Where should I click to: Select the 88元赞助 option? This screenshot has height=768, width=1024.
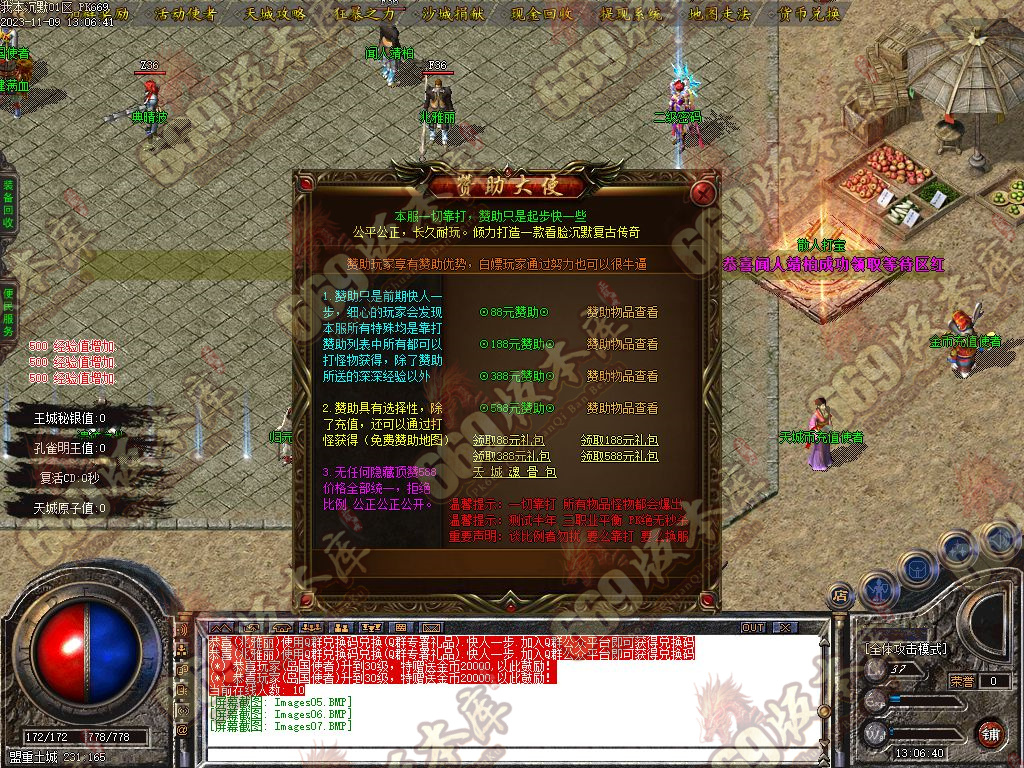514,312
